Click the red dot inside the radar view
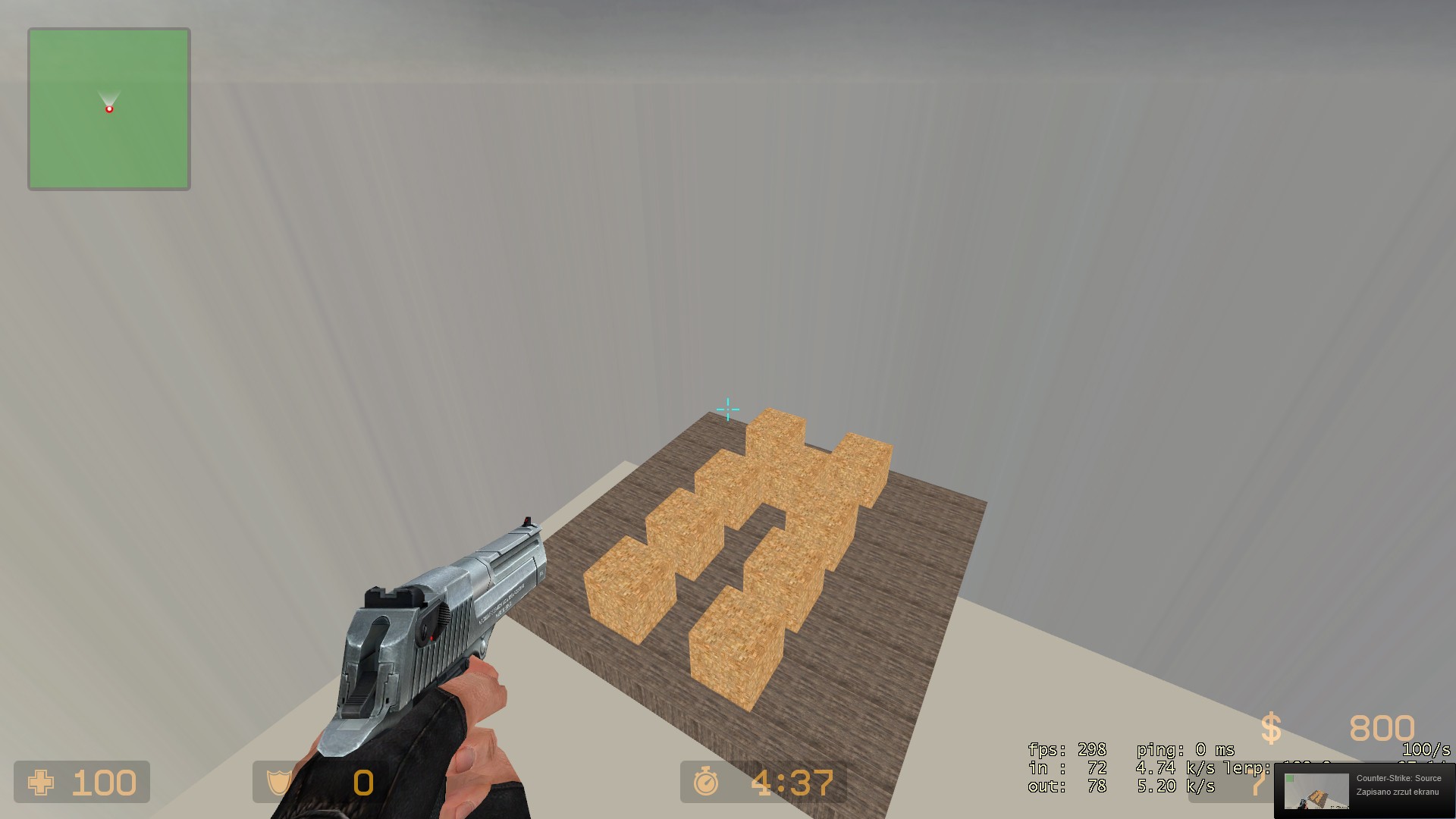Screen dimensions: 1456x819 [x=109, y=108]
